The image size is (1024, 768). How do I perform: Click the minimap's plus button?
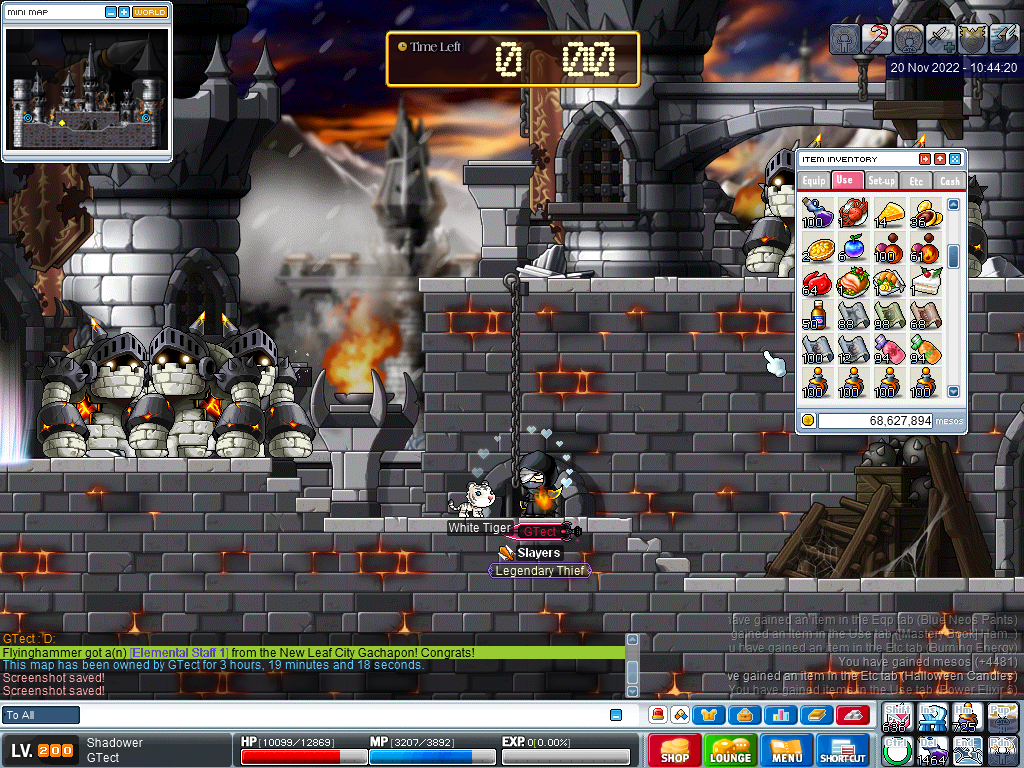click(124, 12)
